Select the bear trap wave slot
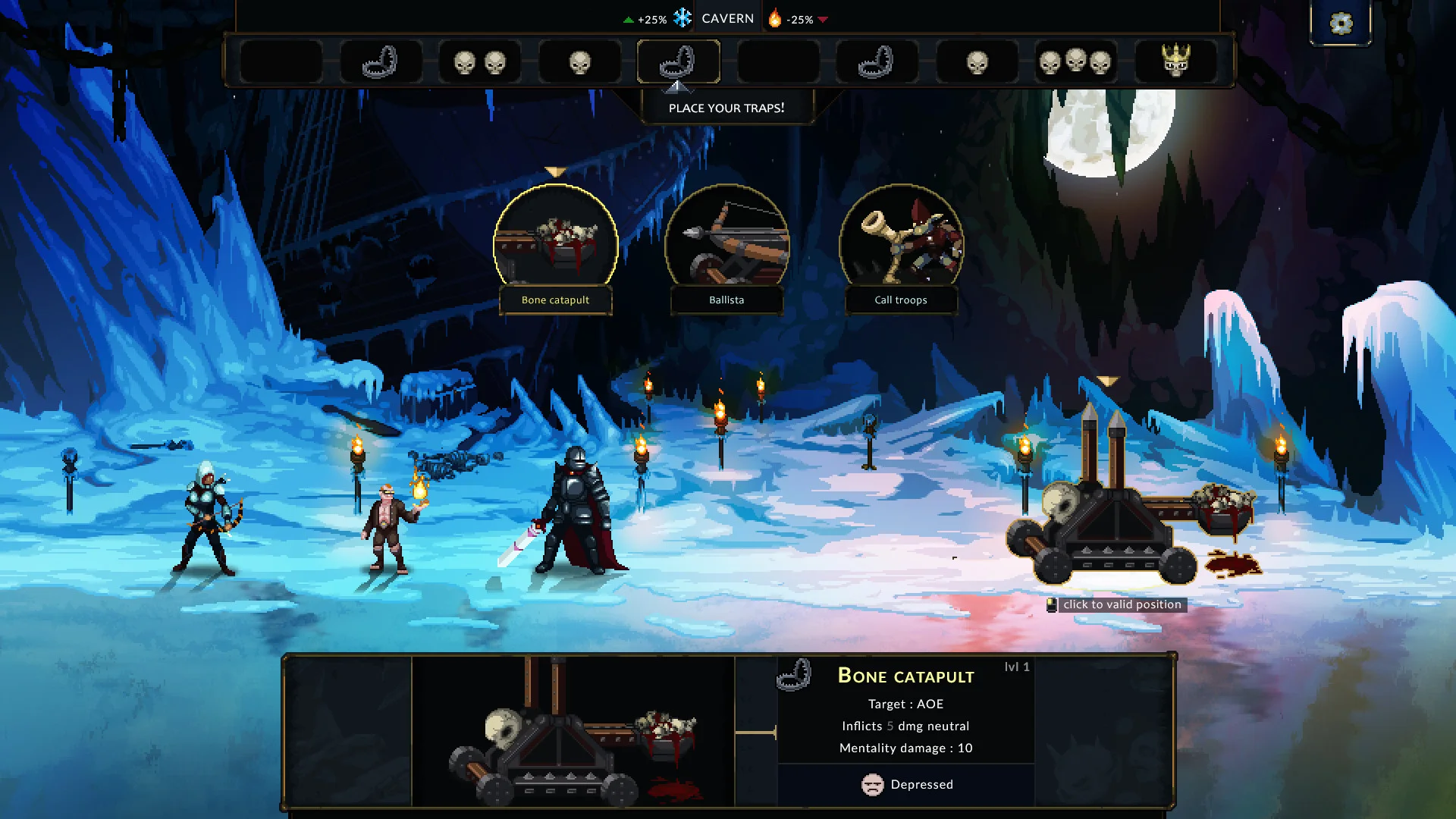Image resolution: width=1456 pixels, height=819 pixels. 381,61
